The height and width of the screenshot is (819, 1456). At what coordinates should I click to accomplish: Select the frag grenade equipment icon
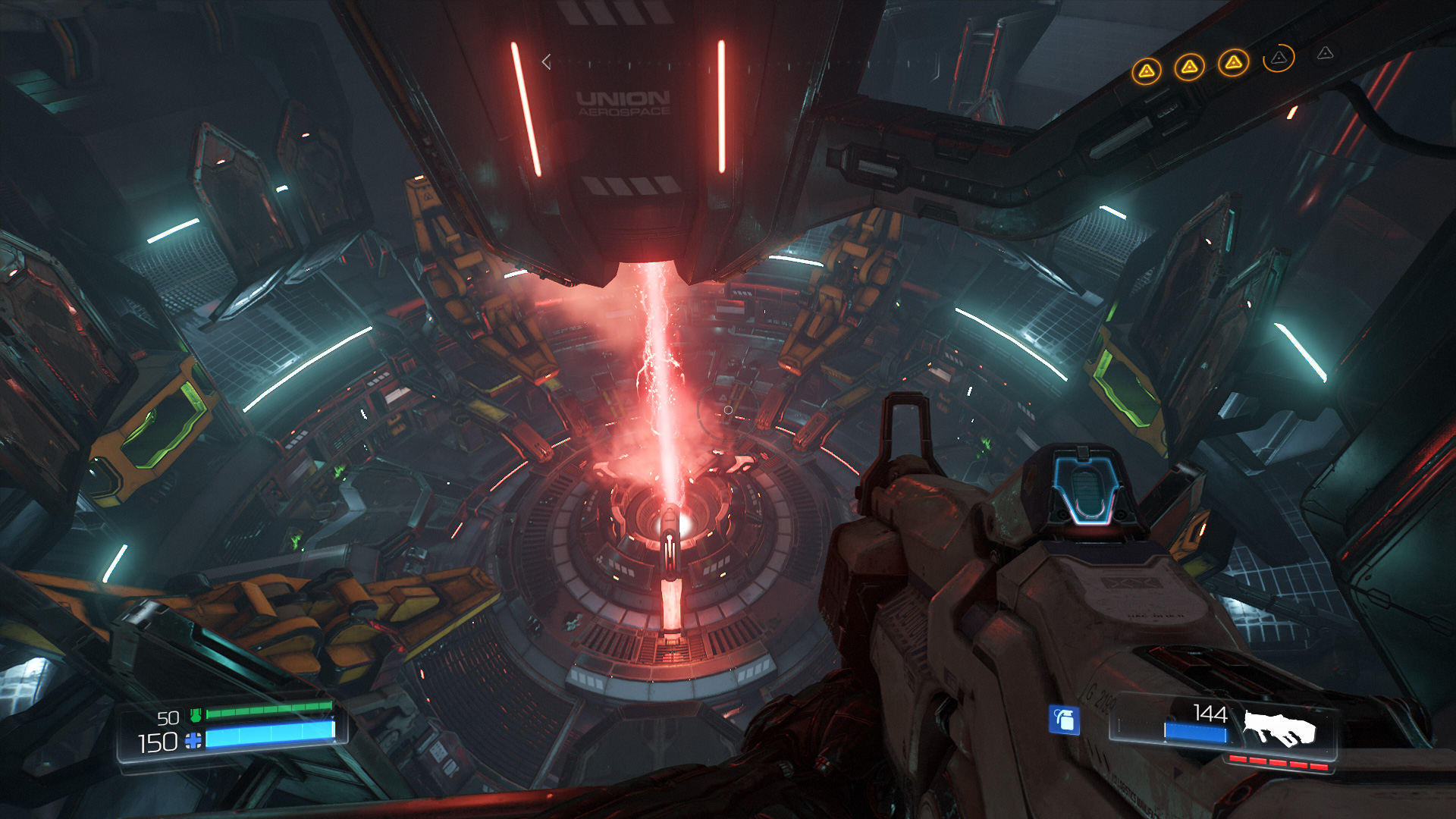(x=1064, y=720)
